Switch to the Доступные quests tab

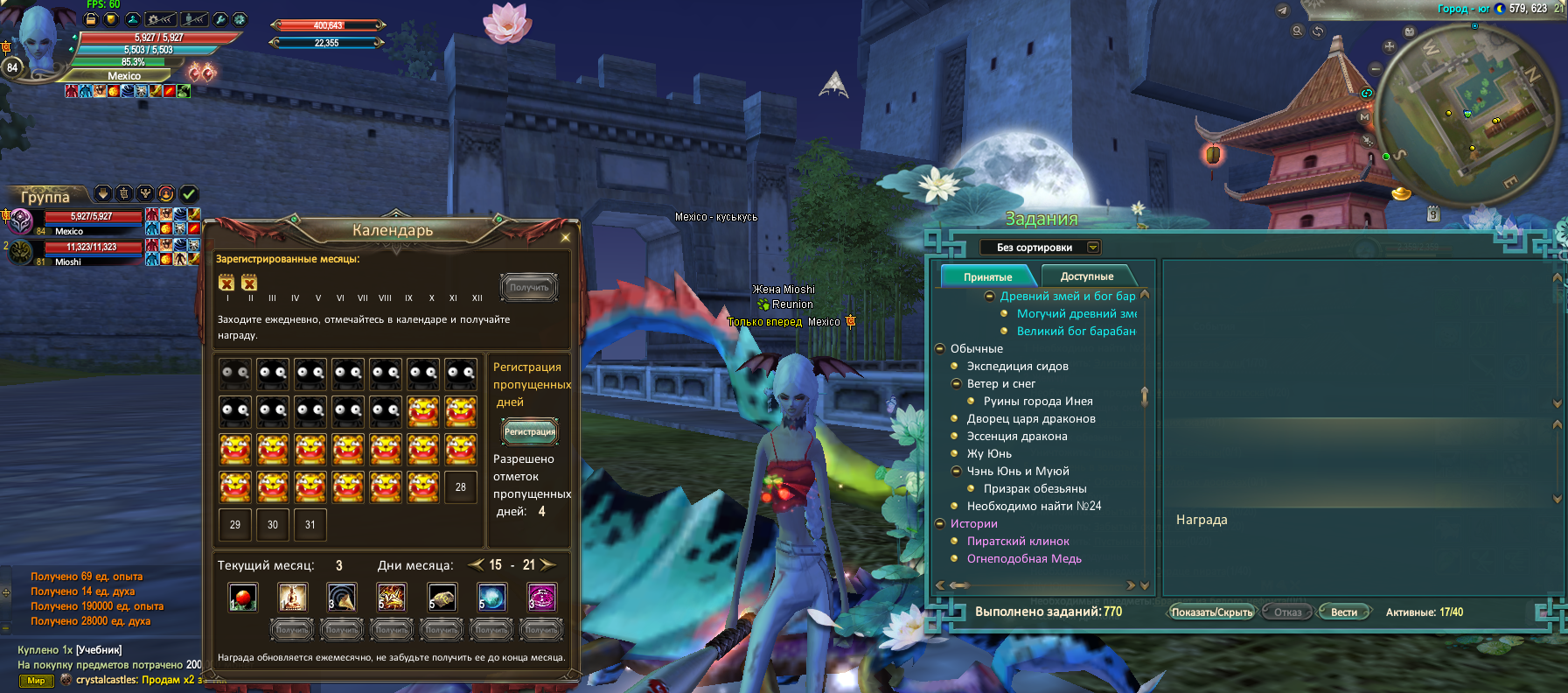(x=1087, y=276)
